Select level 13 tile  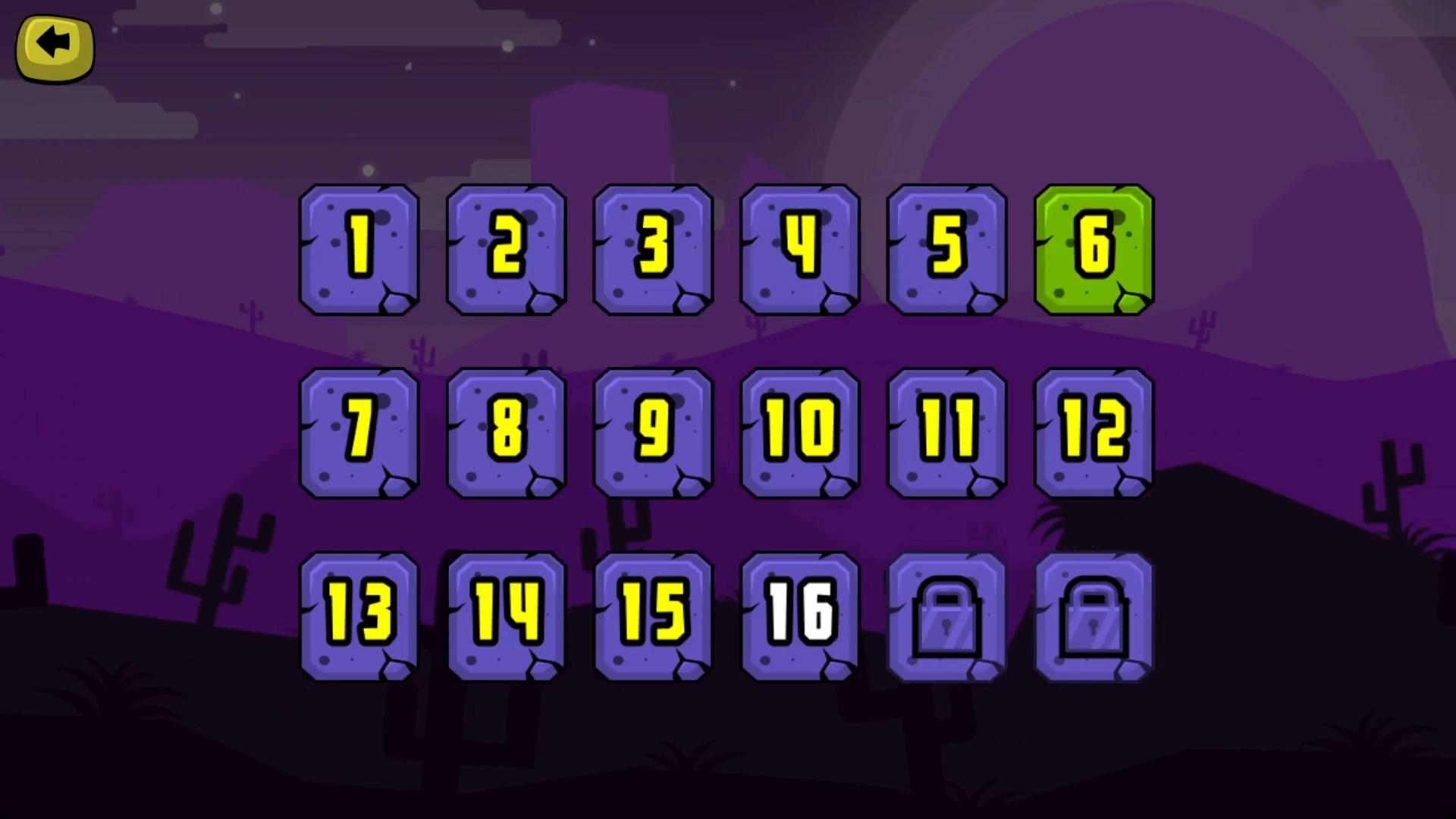[x=358, y=617]
